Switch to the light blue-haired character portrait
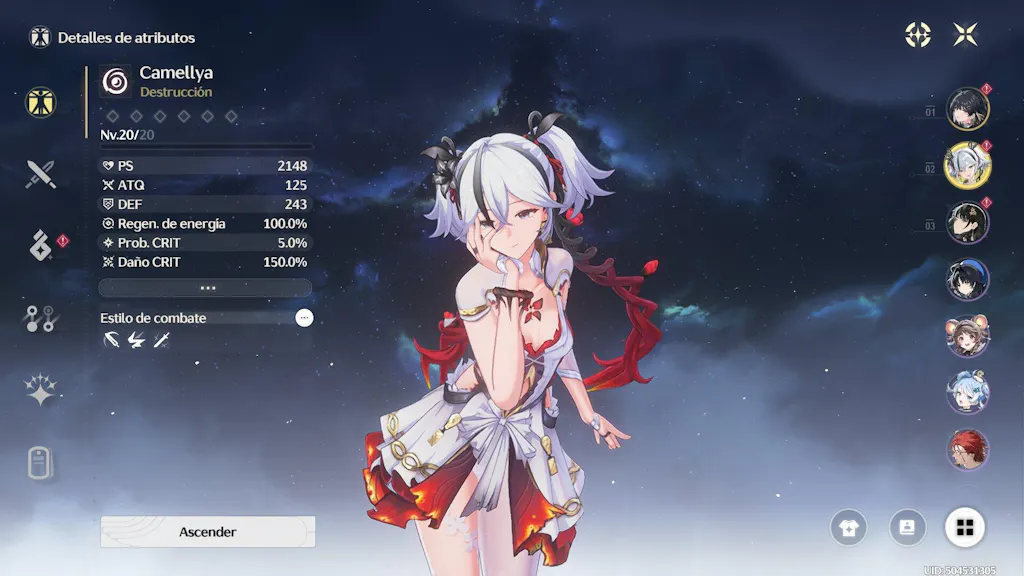The width and height of the screenshot is (1024, 576). tap(967, 393)
